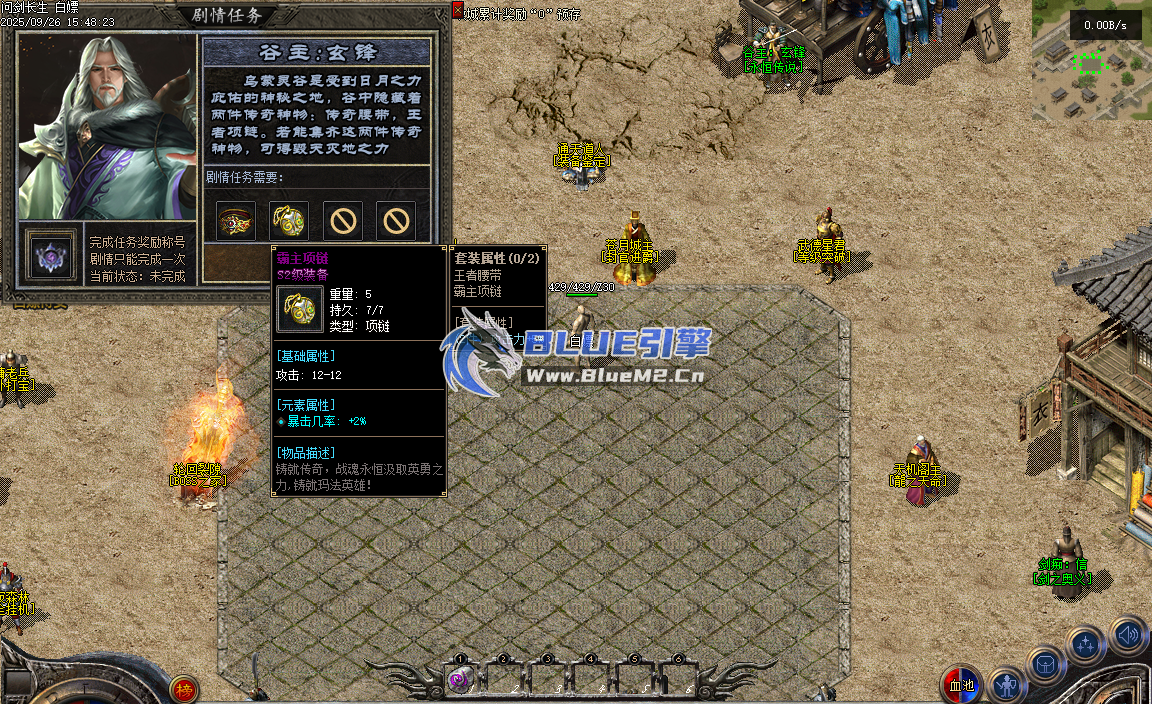The height and width of the screenshot is (704, 1152).
Task: Open the 血池 blood pool orb
Action: pos(961,685)
